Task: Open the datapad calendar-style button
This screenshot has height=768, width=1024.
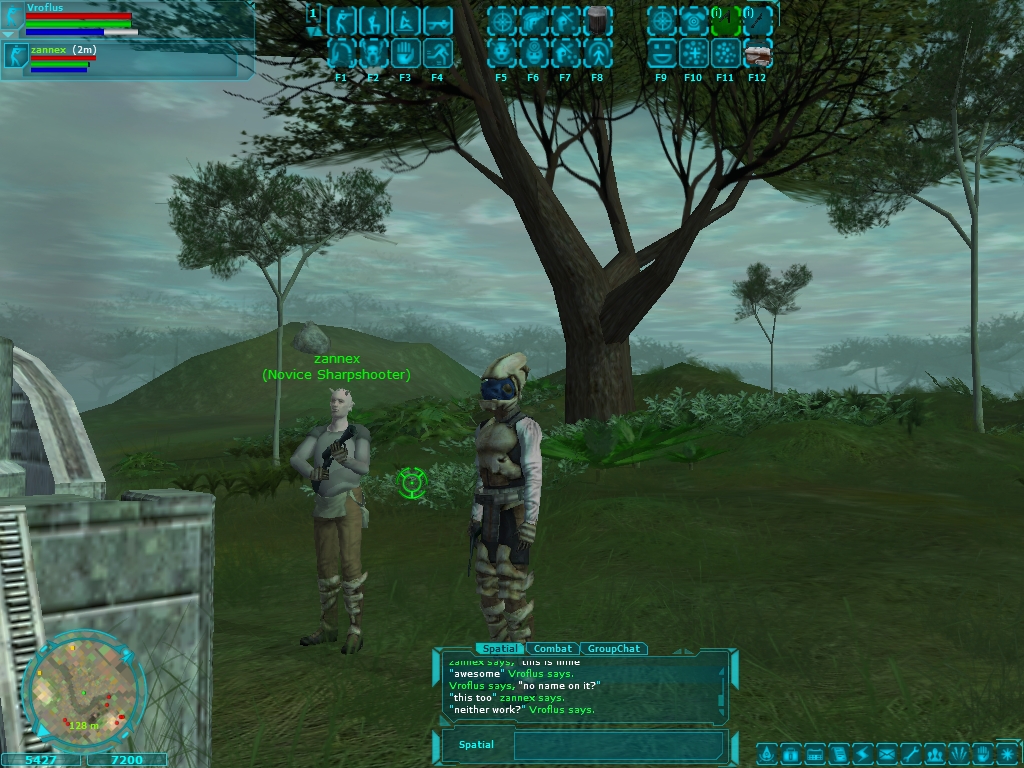Action: coord(814,753)
